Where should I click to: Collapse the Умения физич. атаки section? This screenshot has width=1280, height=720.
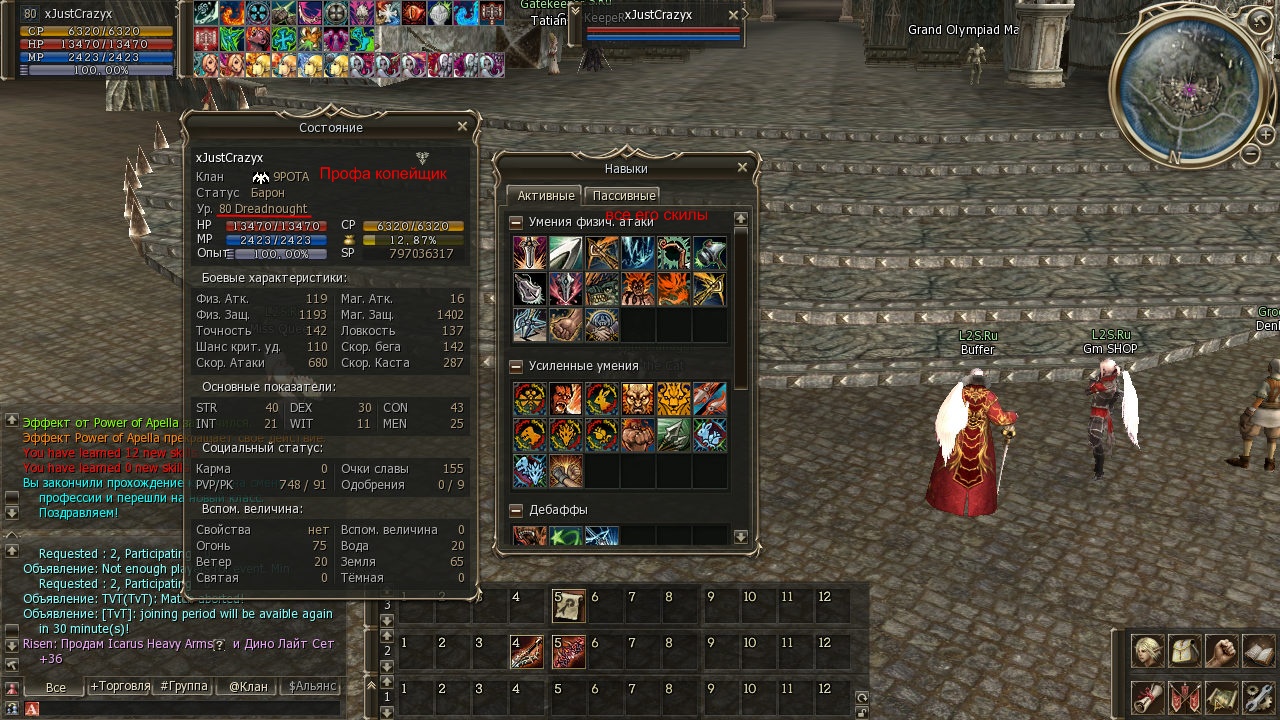516,222
